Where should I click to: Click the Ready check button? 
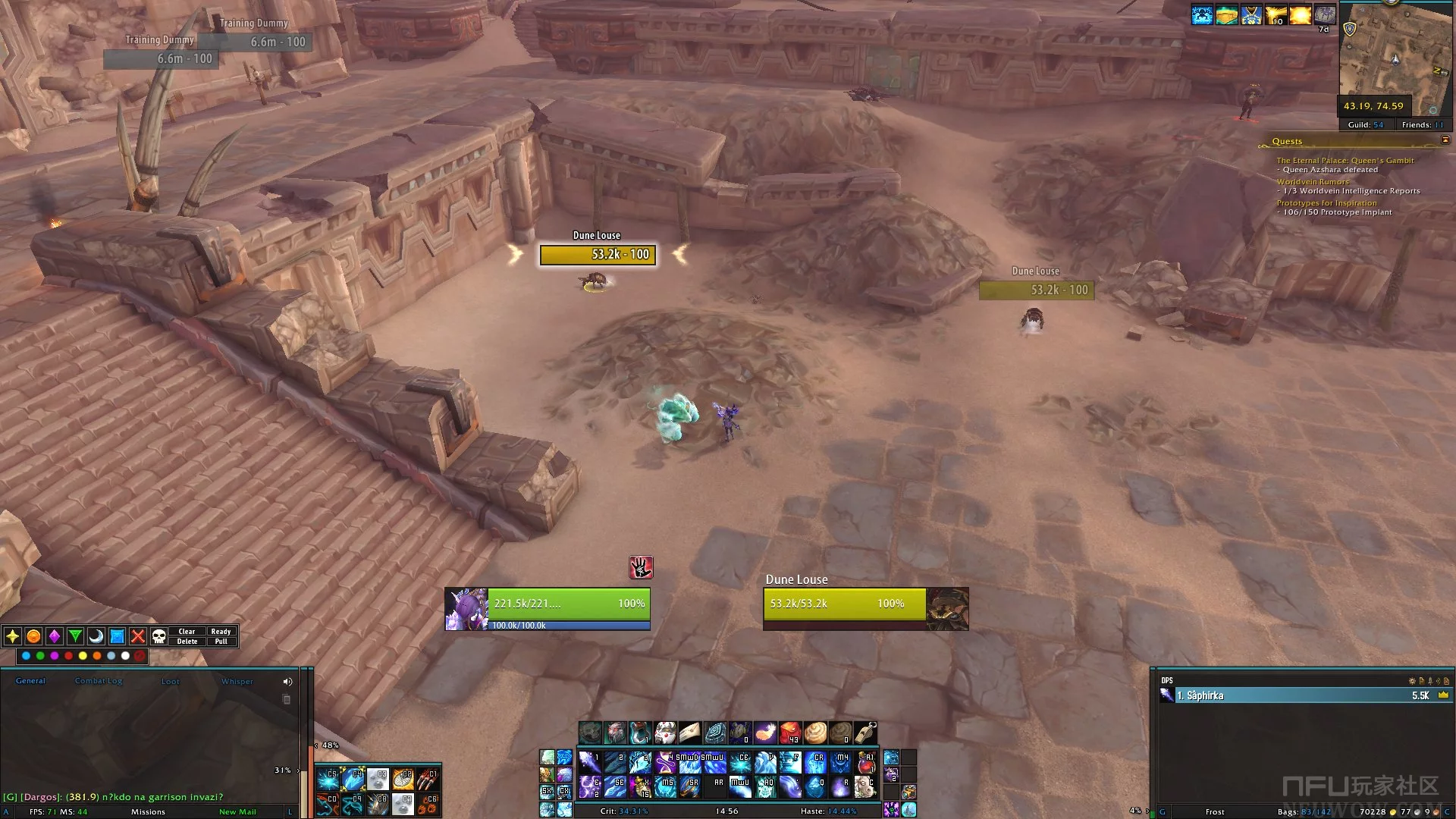click(221, 631)
